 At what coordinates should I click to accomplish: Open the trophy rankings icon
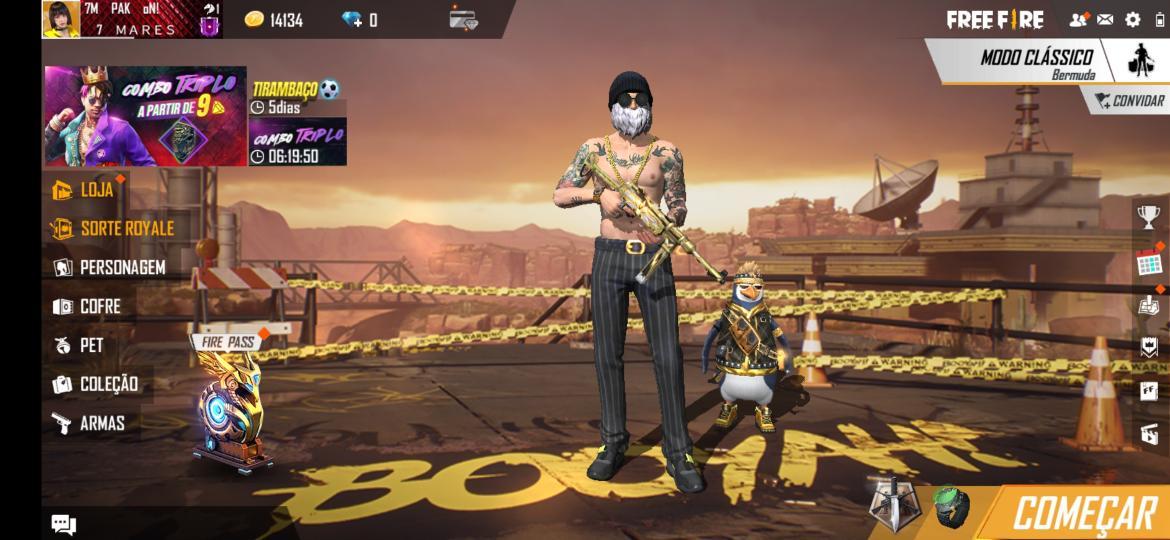1149,215
